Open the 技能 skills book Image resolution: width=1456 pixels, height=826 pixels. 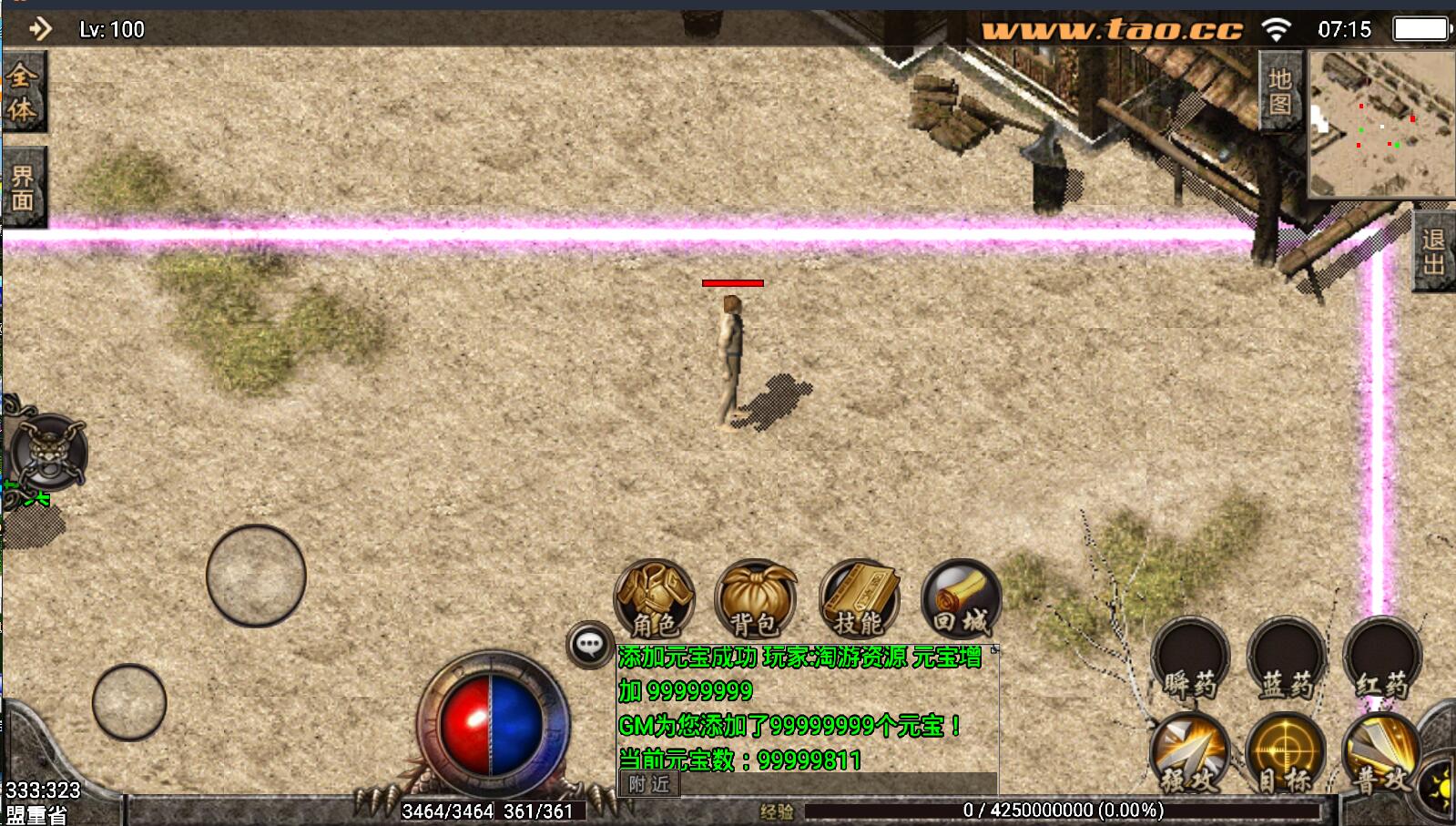click(859, 599)
